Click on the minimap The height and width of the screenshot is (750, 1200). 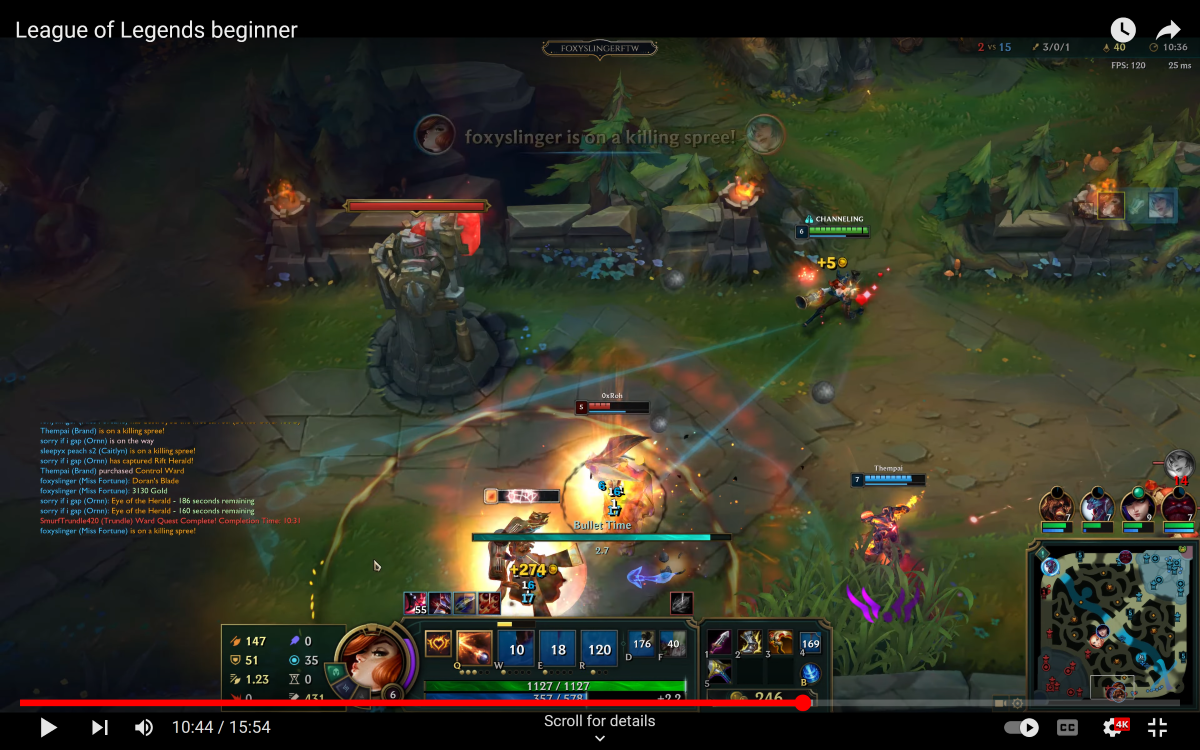tap(1110, 618)
